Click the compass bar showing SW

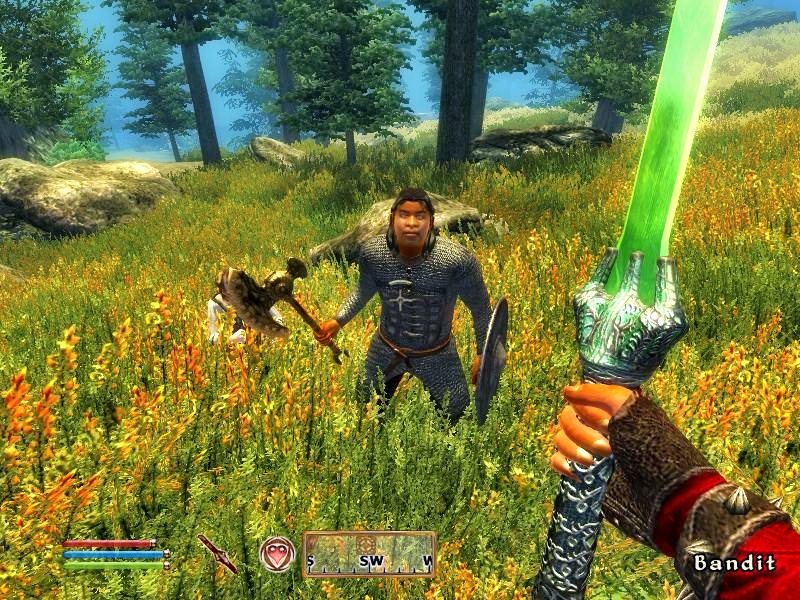pos(369,554)
